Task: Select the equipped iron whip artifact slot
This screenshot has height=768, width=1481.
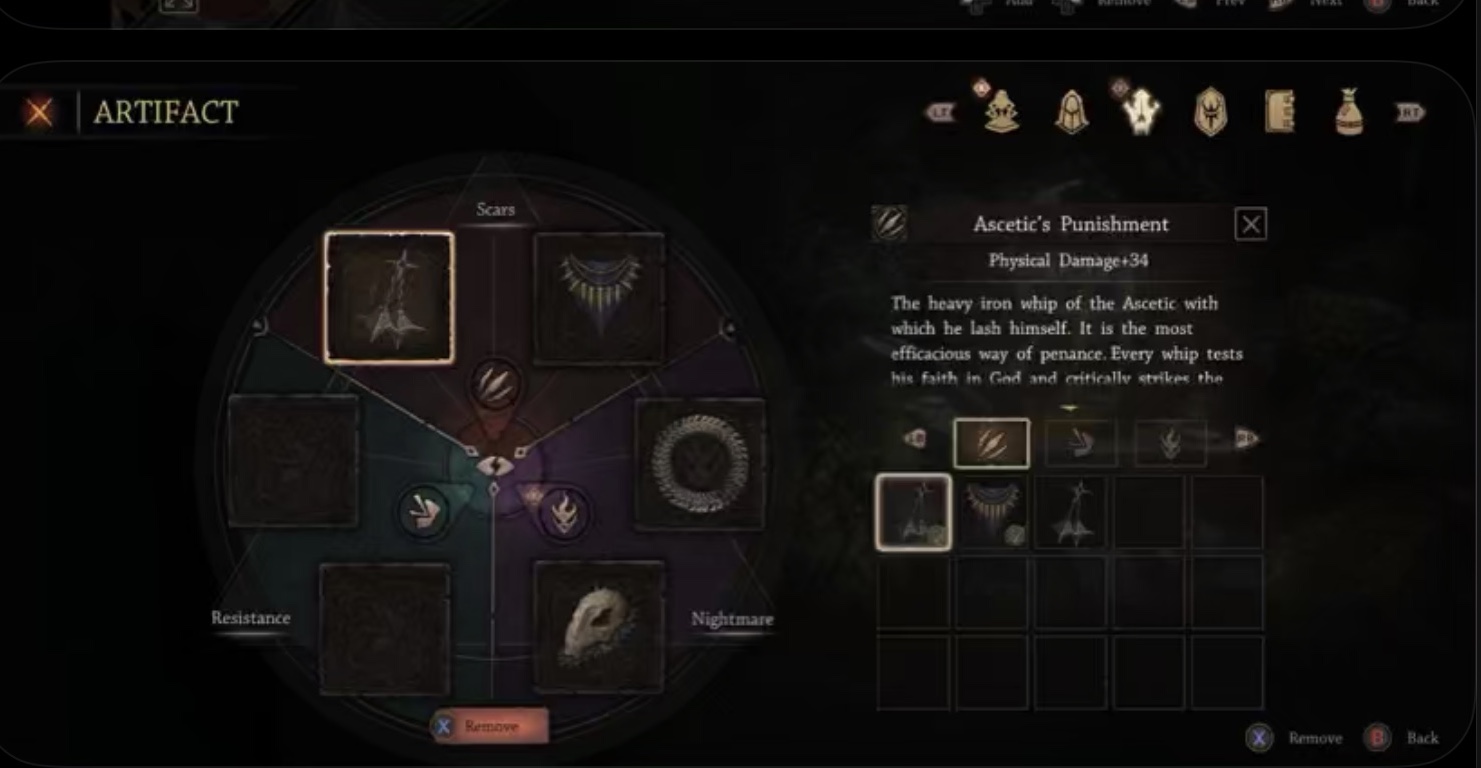Action: 389,298
